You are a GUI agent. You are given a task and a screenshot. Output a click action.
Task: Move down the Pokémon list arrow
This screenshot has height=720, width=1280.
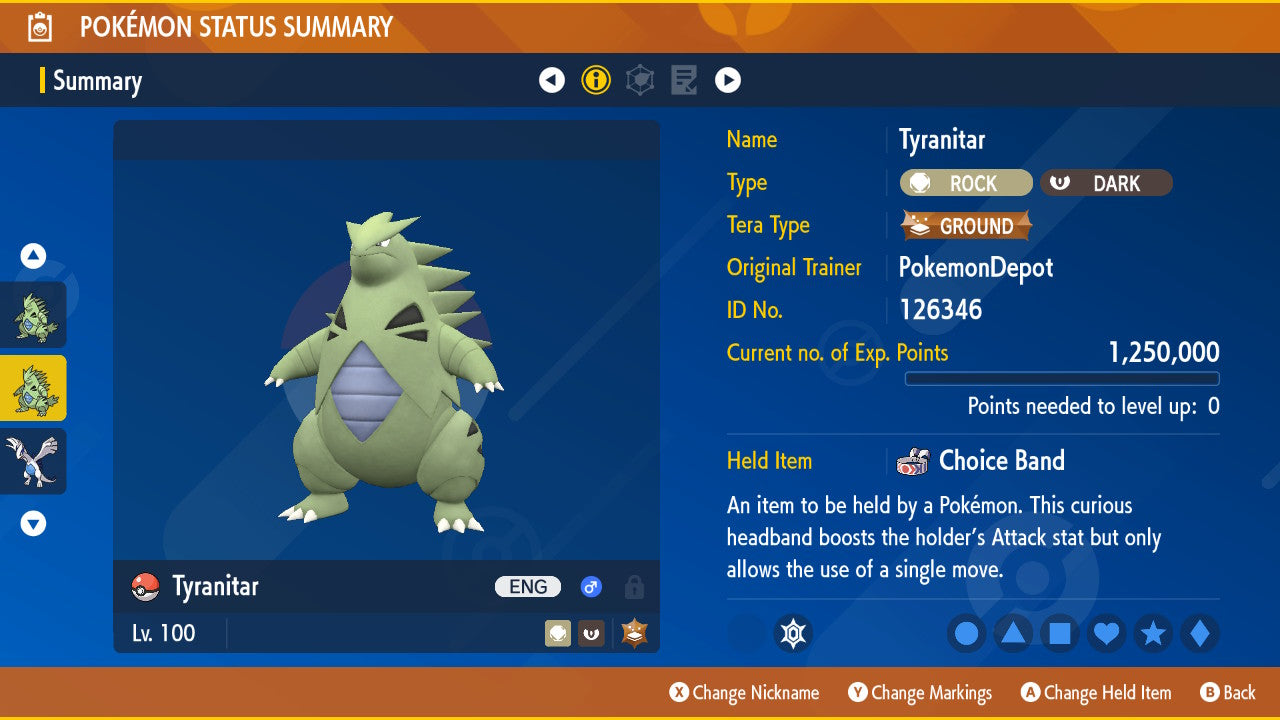(x=33, y=523)
